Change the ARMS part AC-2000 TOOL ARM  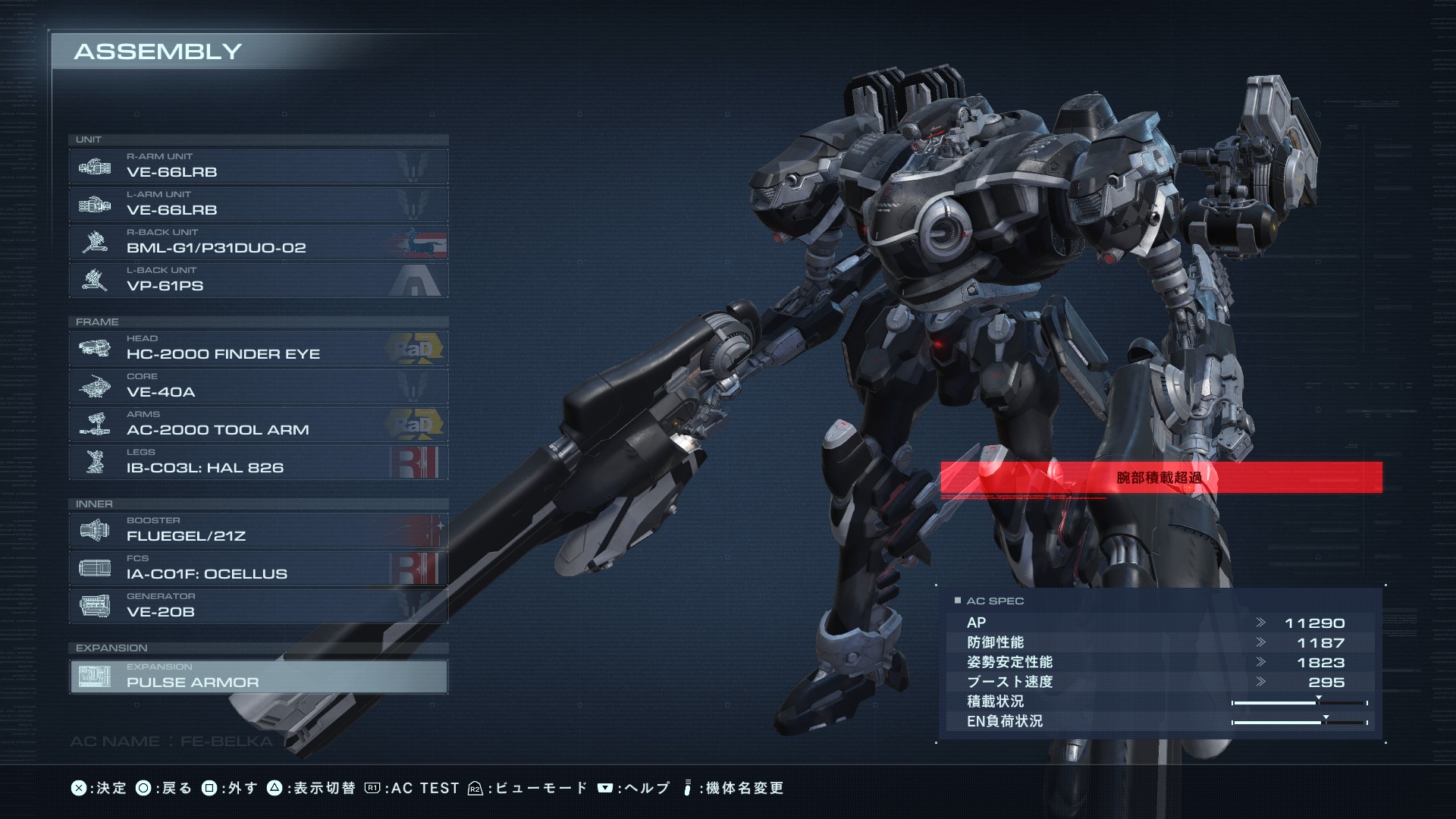point(258,424)
